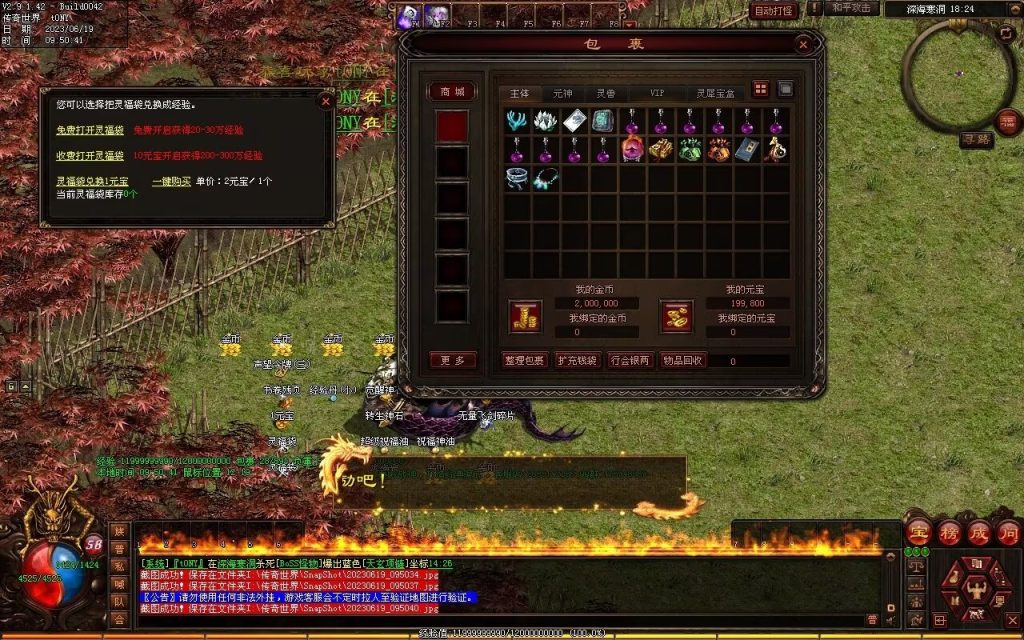1024x640 pixels.
Task: Close the 包裹 inventory window
Action: click(803, 44)
